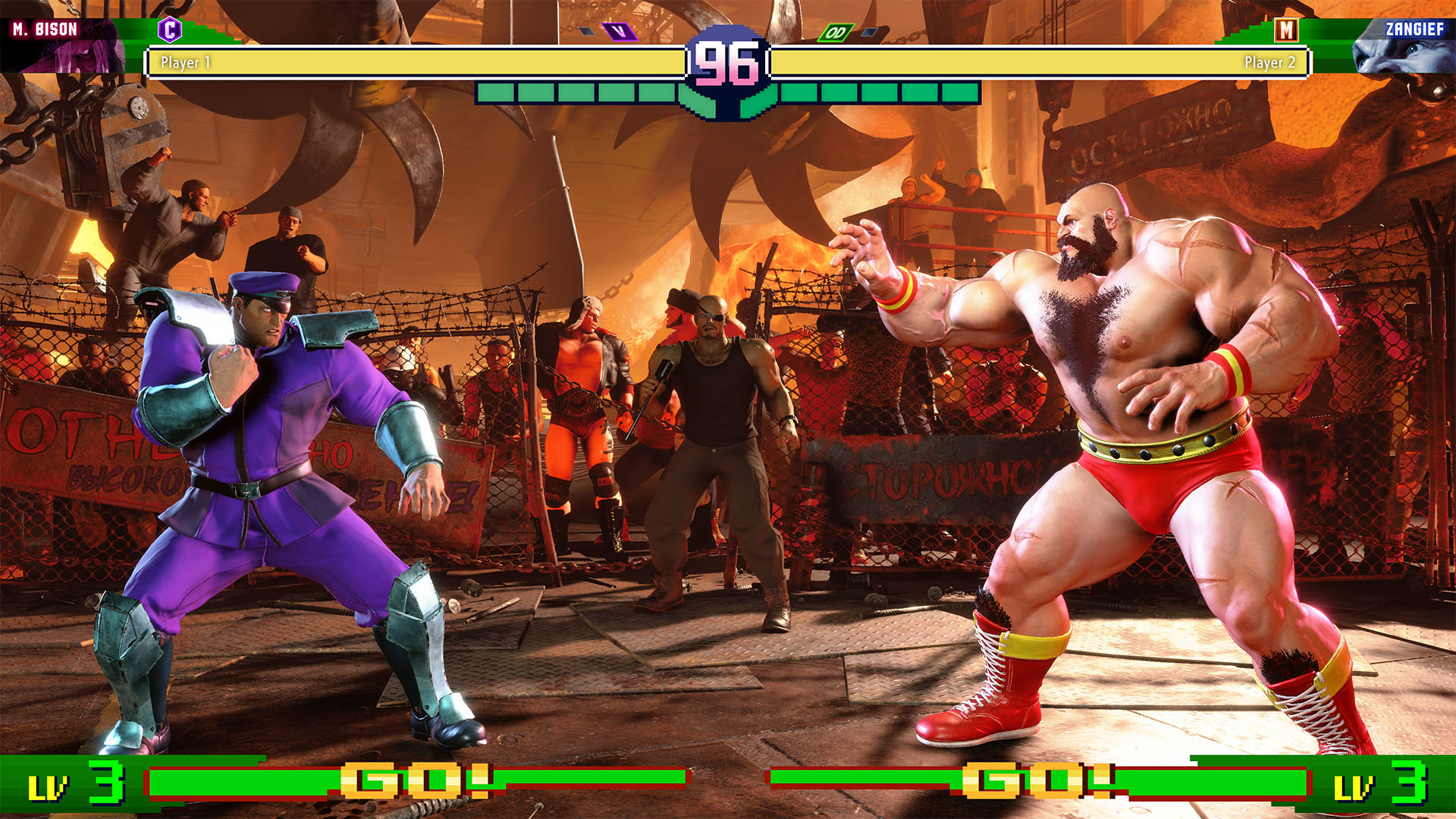
Task: Click the purple V indicator icon
Action: pyautogui.click(x=620, y=32)
